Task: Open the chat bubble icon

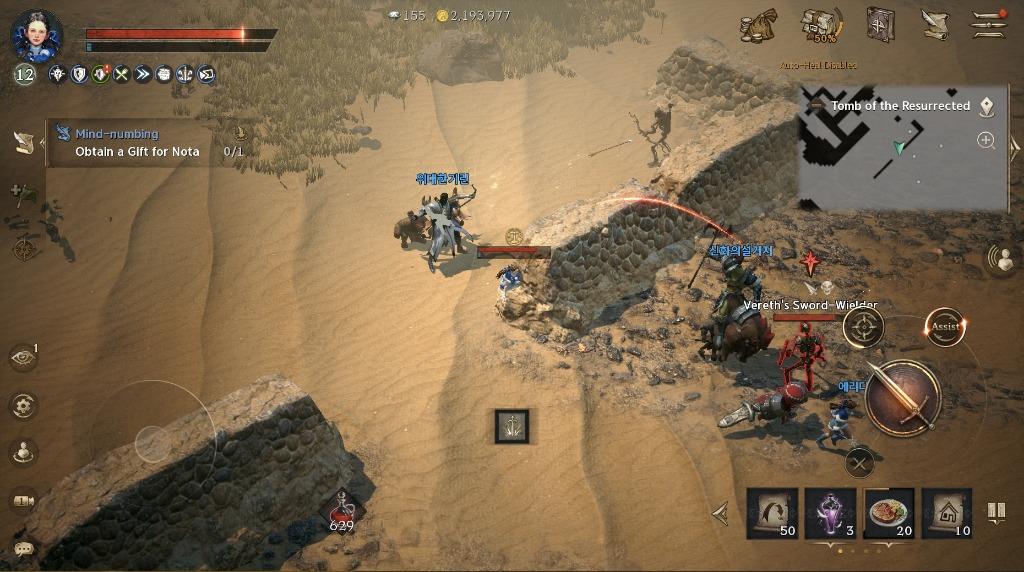Action: click(24, 547)
